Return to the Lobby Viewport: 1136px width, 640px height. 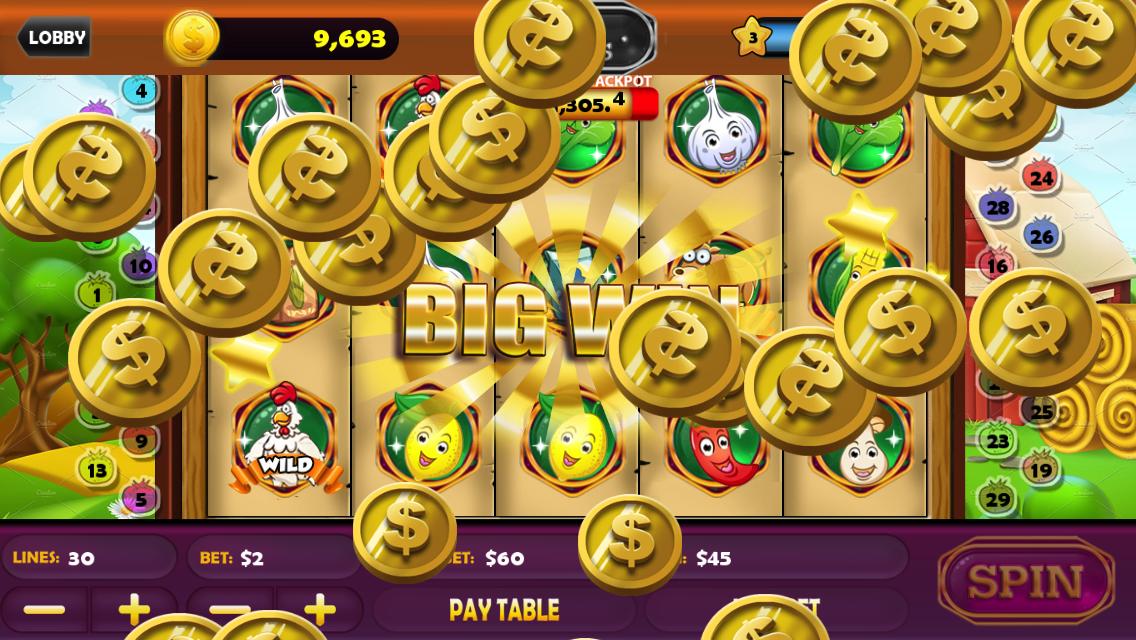coord(55,38)
